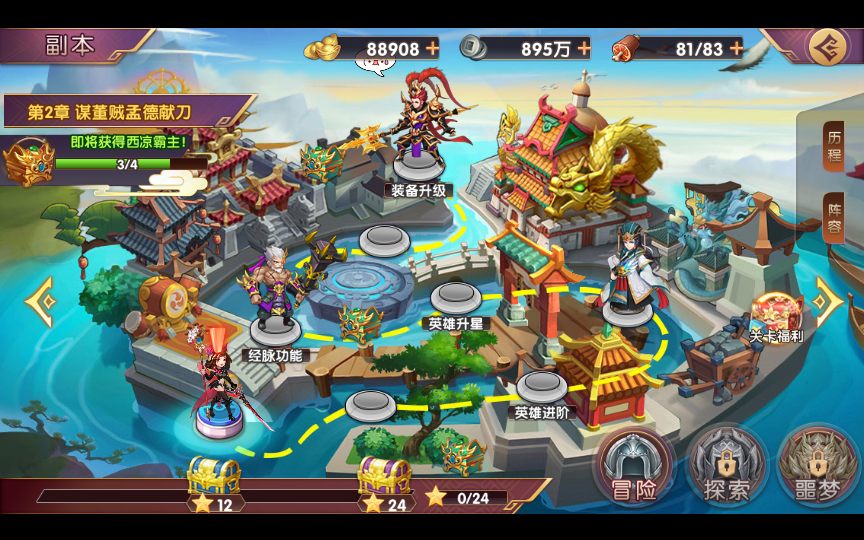Select the 英雄升星 stage node
The height and width of the screenshot is (540, 864).
pyautogui.click(x=455, y=298)
